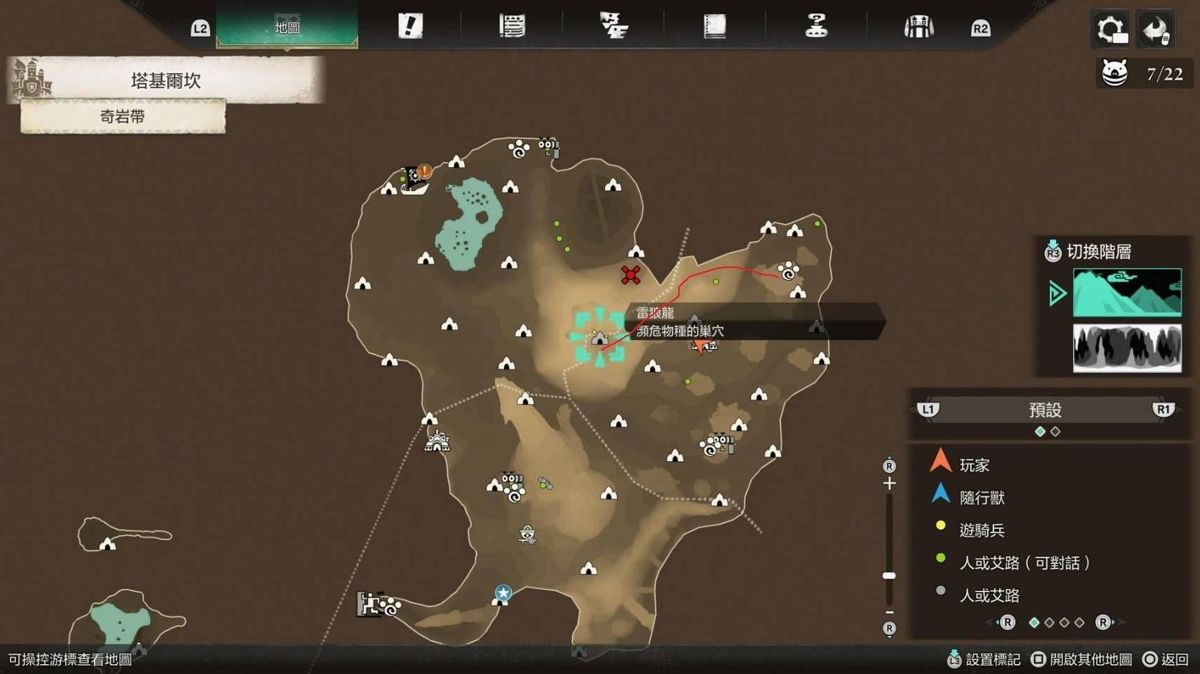Select the 預設 filter preset bar
The image size is (1200, 674).
[1045, 410]
